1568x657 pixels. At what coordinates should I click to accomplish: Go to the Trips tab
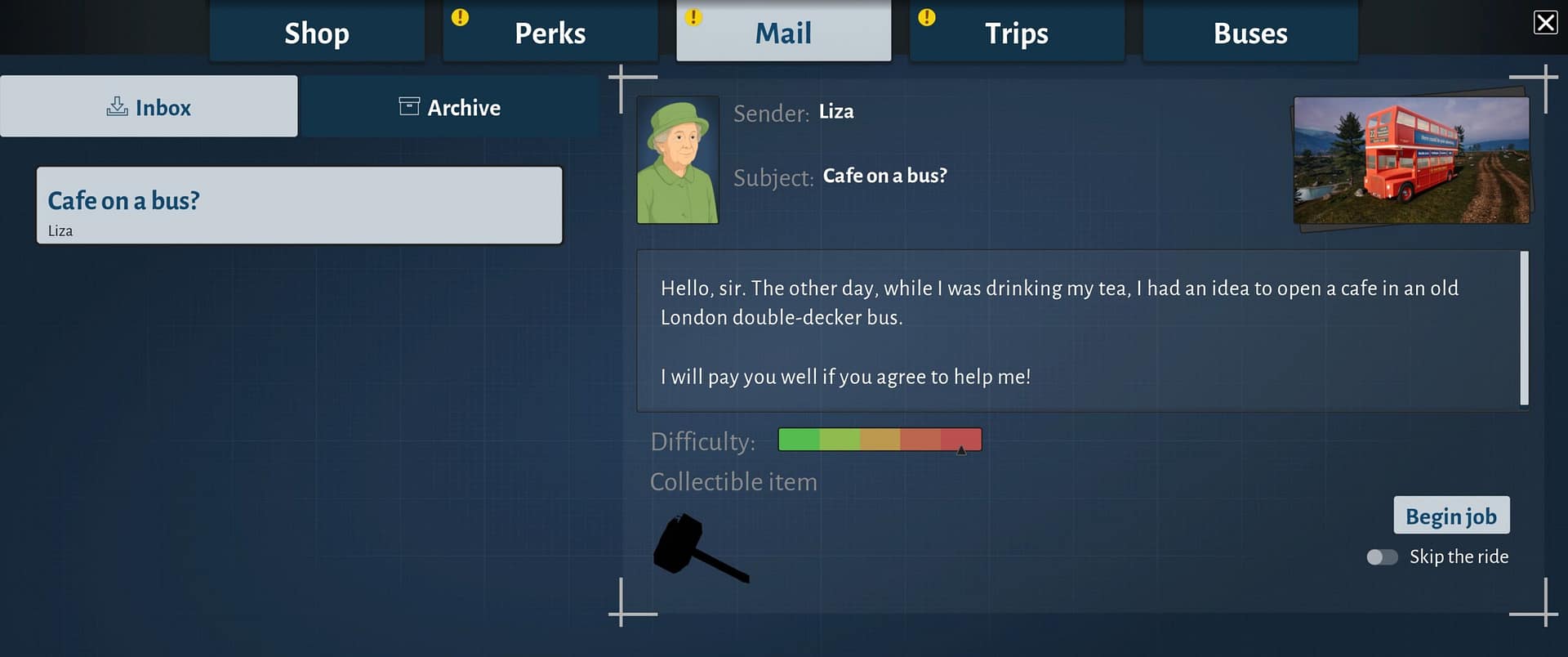(x=1017, y=33)
